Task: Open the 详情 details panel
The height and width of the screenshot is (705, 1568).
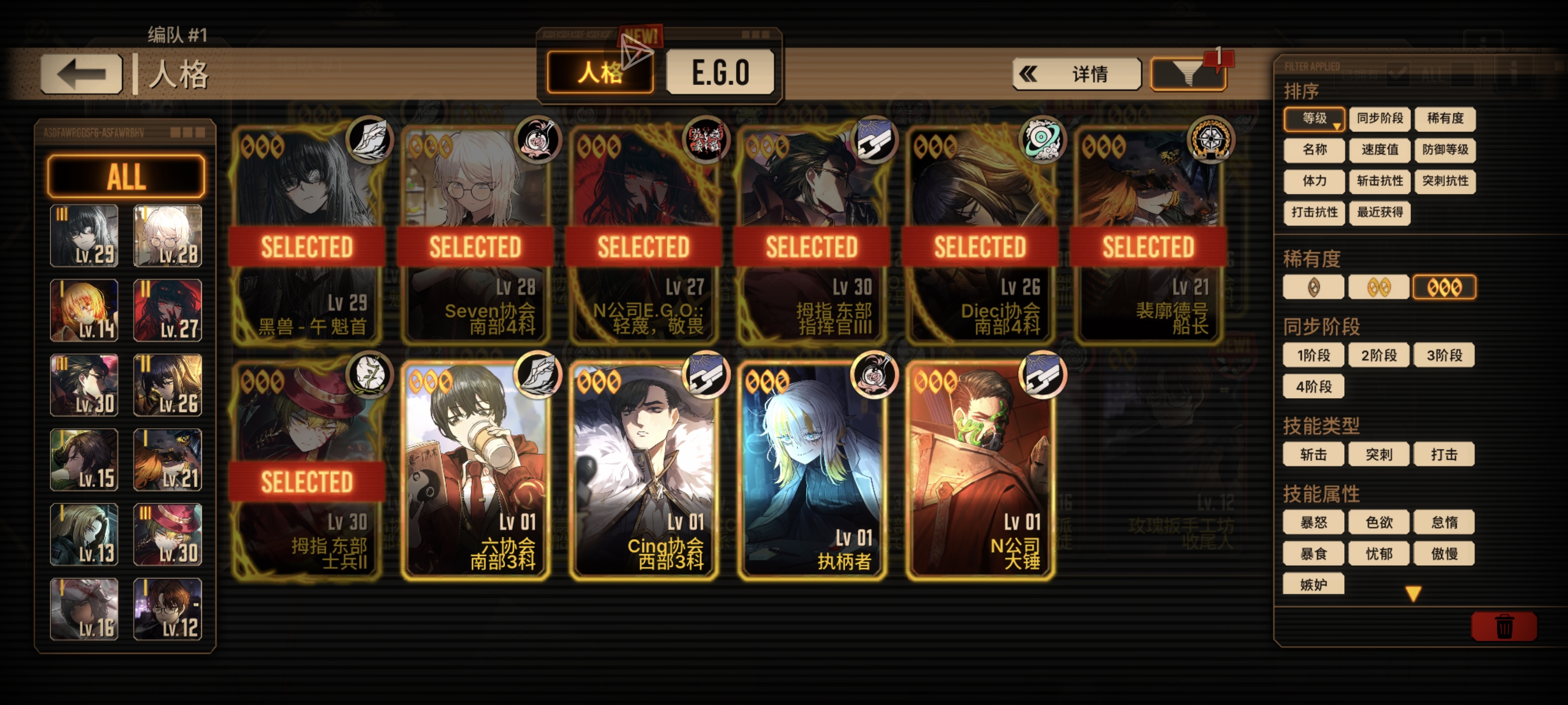Action: point(1076,74)
